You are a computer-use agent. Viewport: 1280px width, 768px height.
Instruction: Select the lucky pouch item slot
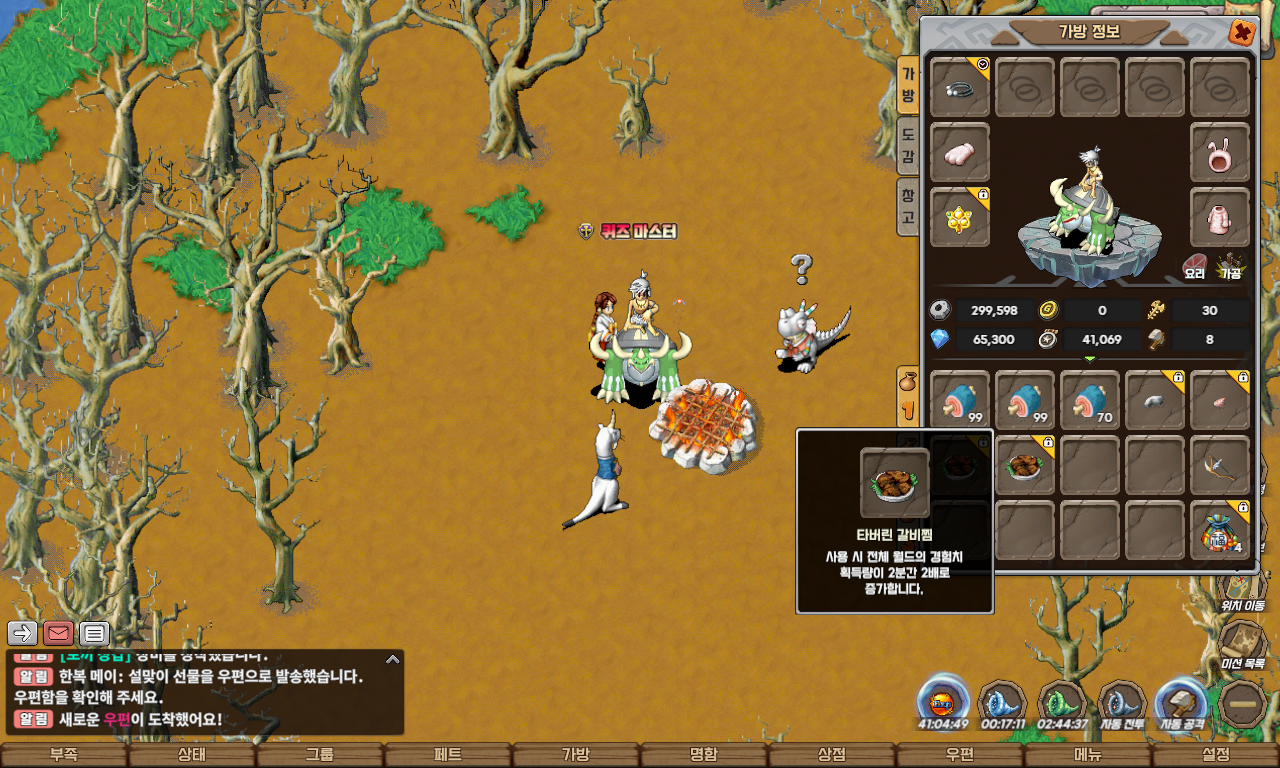1220,530
